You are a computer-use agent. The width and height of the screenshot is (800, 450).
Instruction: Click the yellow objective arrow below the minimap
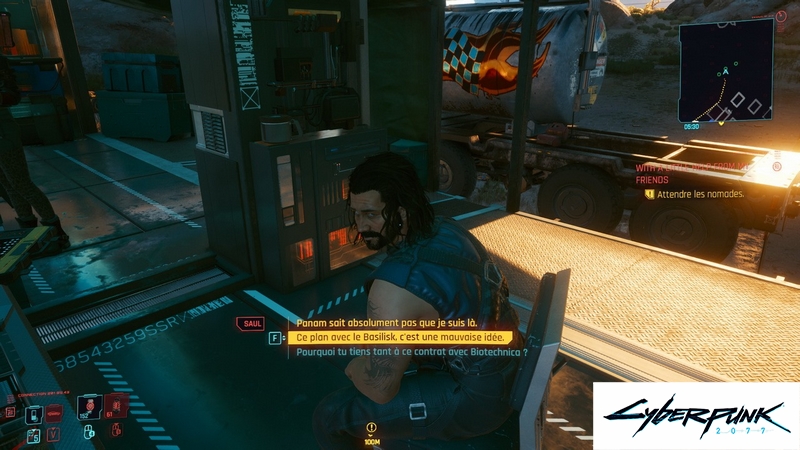click(x=722, y=124)
